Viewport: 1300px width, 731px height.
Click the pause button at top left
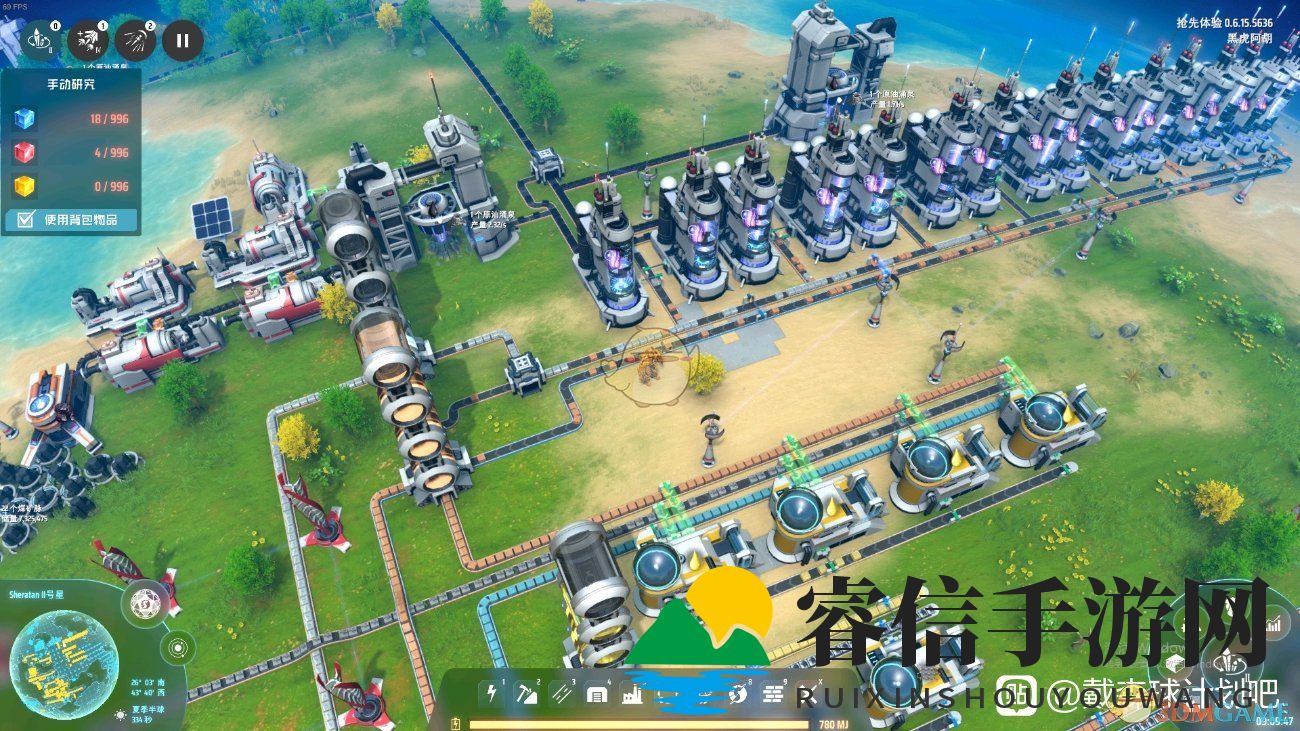(x=182, y=41)
